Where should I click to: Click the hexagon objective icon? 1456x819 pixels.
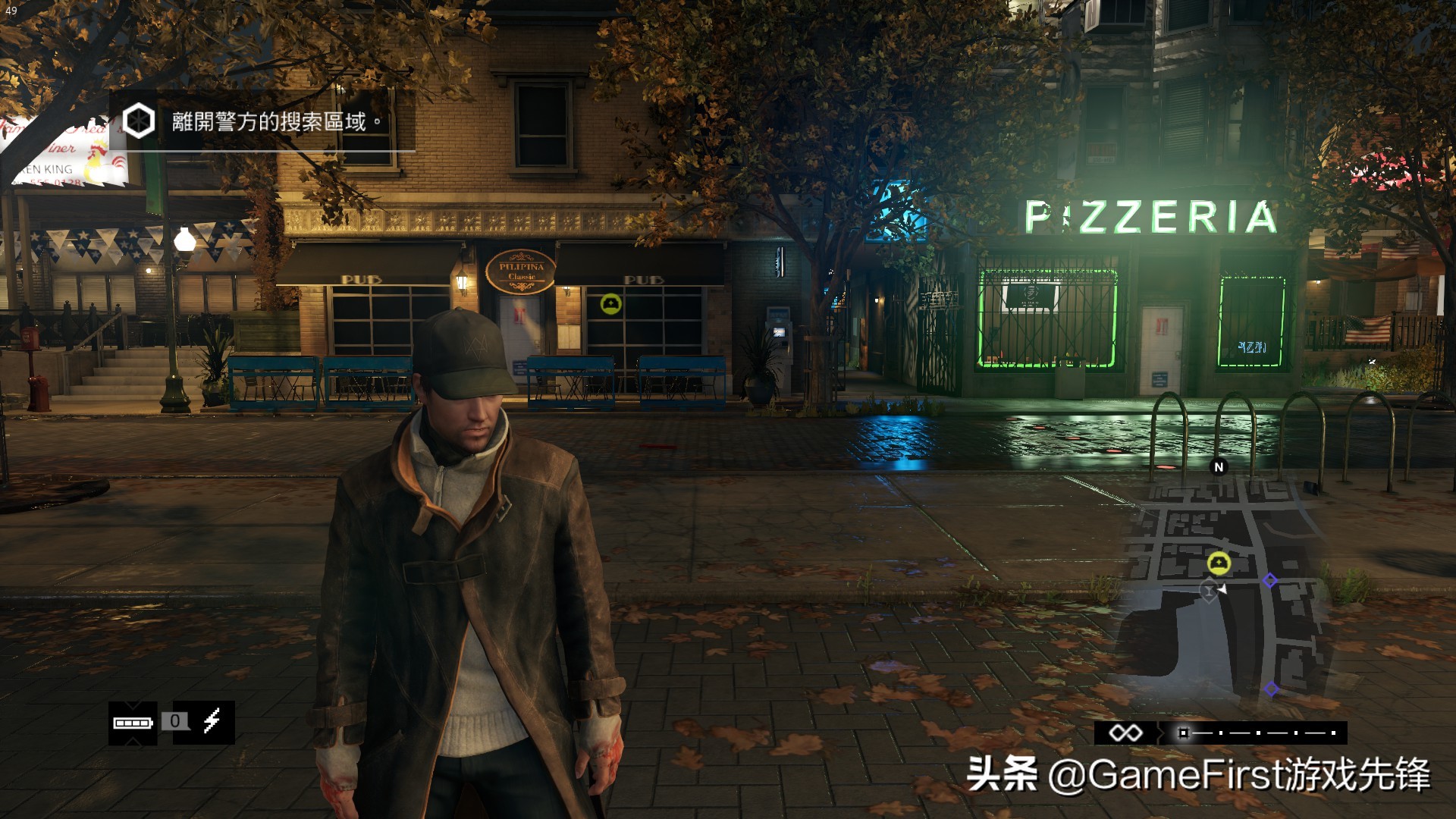pos(139,121)
